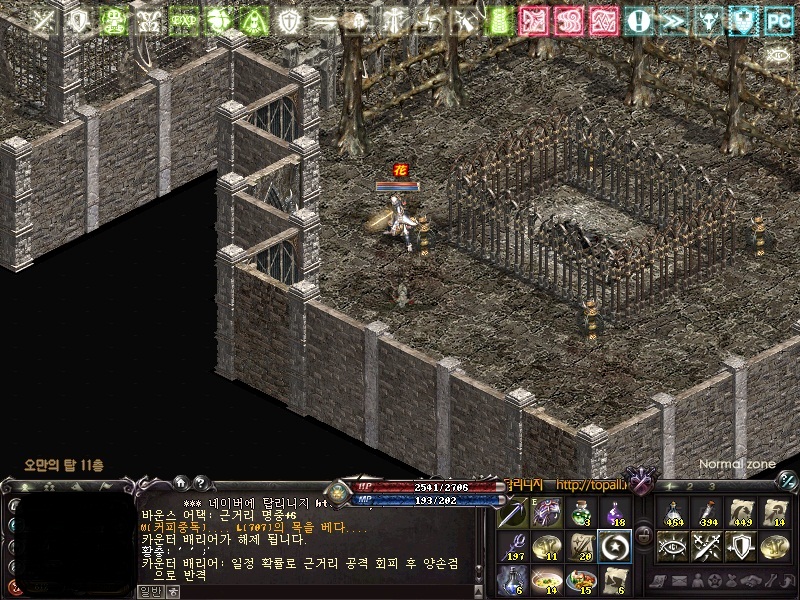Open the help question mark button
This screenshot has width=800, height=600.
point(199,482)
